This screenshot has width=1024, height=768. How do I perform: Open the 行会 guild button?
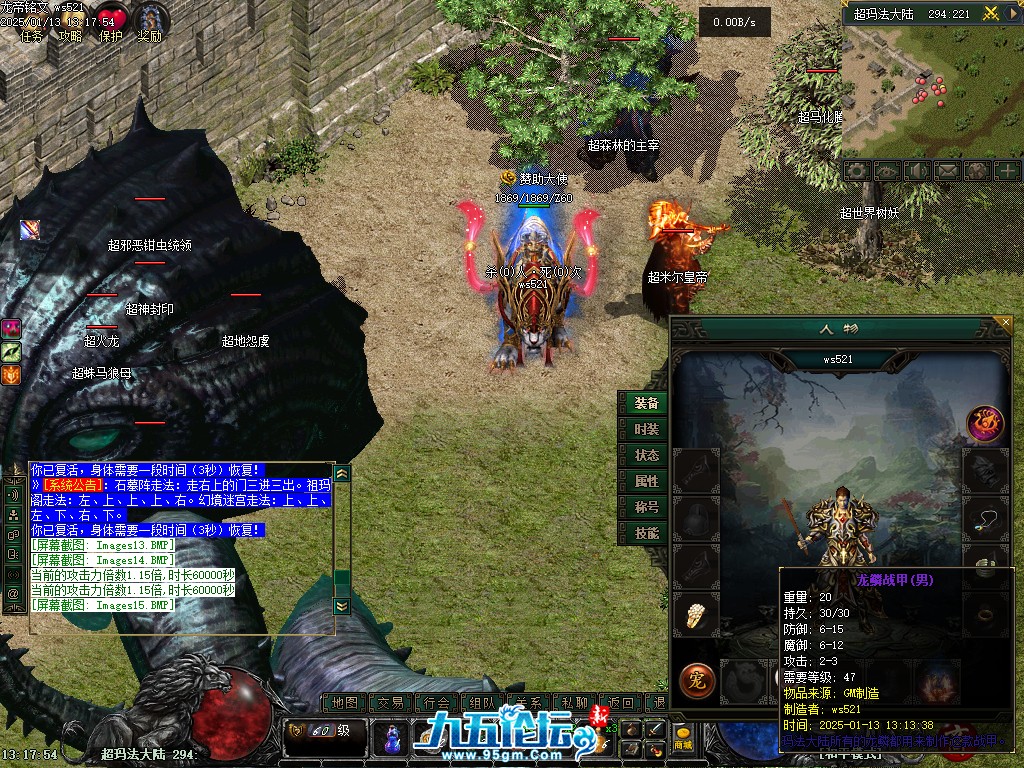click(437, 703)
